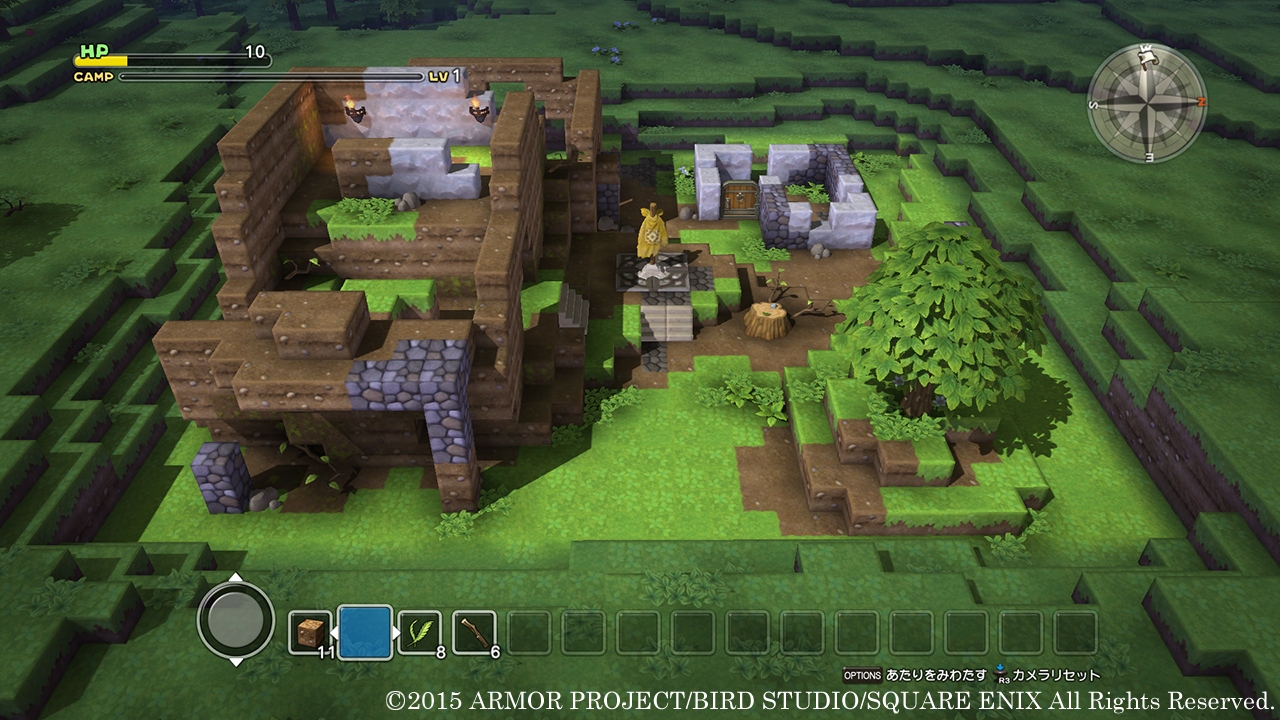Click the カメラリセット label

coord(1055,676)
